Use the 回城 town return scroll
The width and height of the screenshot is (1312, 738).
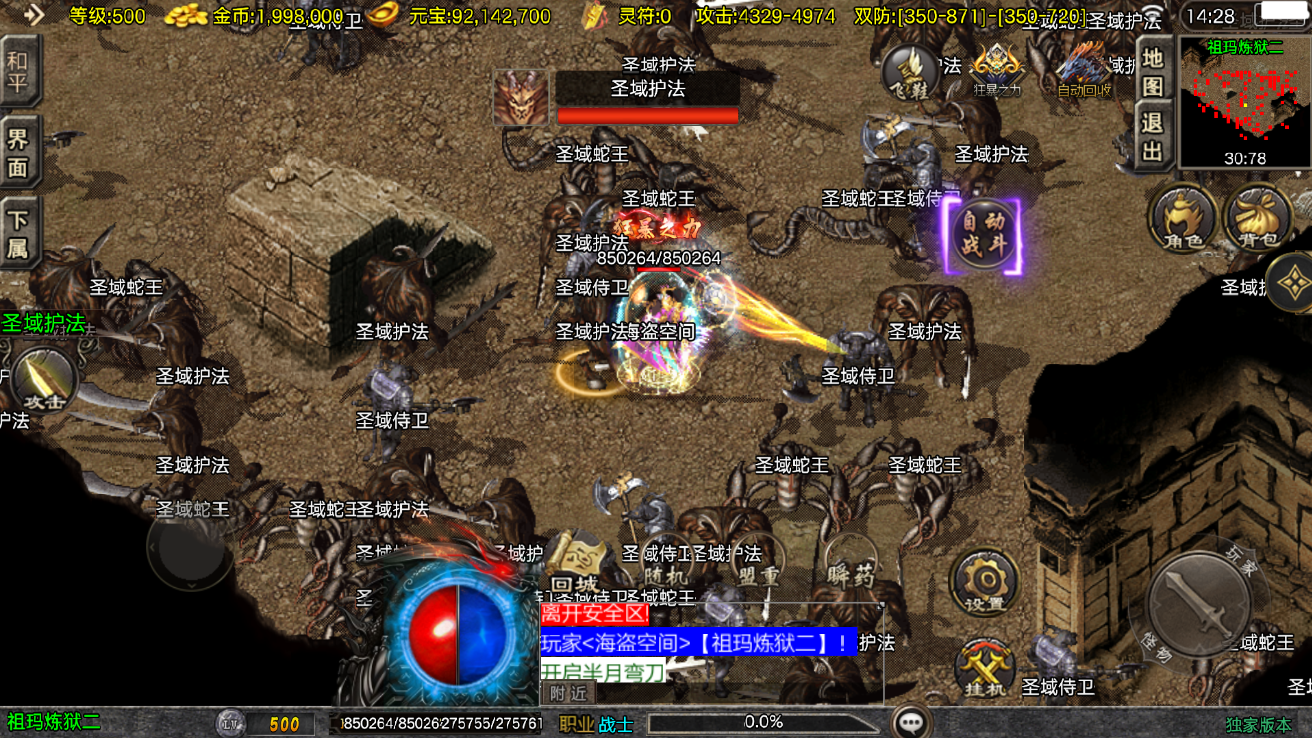(x=577, y=565)
